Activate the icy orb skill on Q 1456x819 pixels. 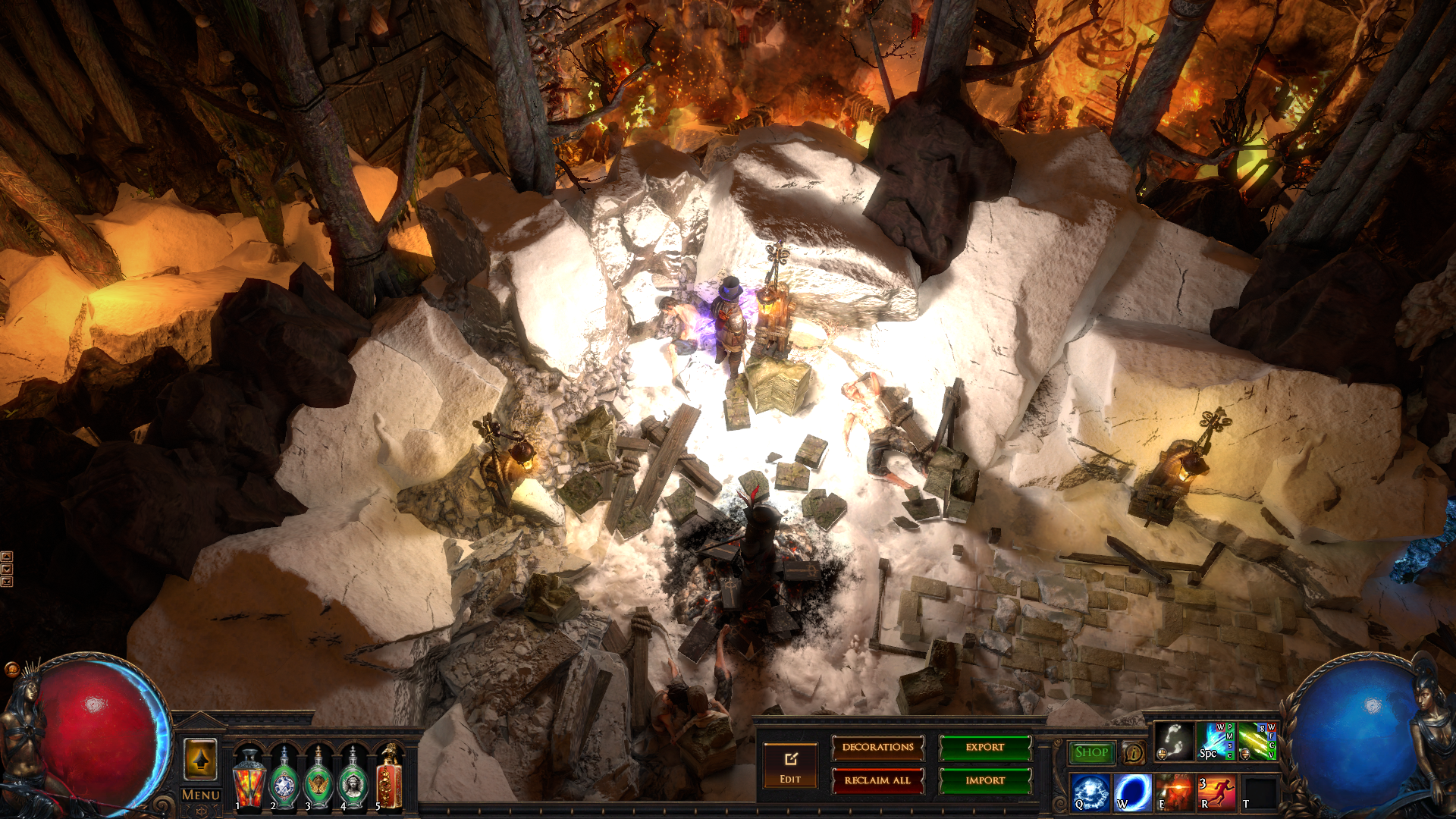point(1090,792)
